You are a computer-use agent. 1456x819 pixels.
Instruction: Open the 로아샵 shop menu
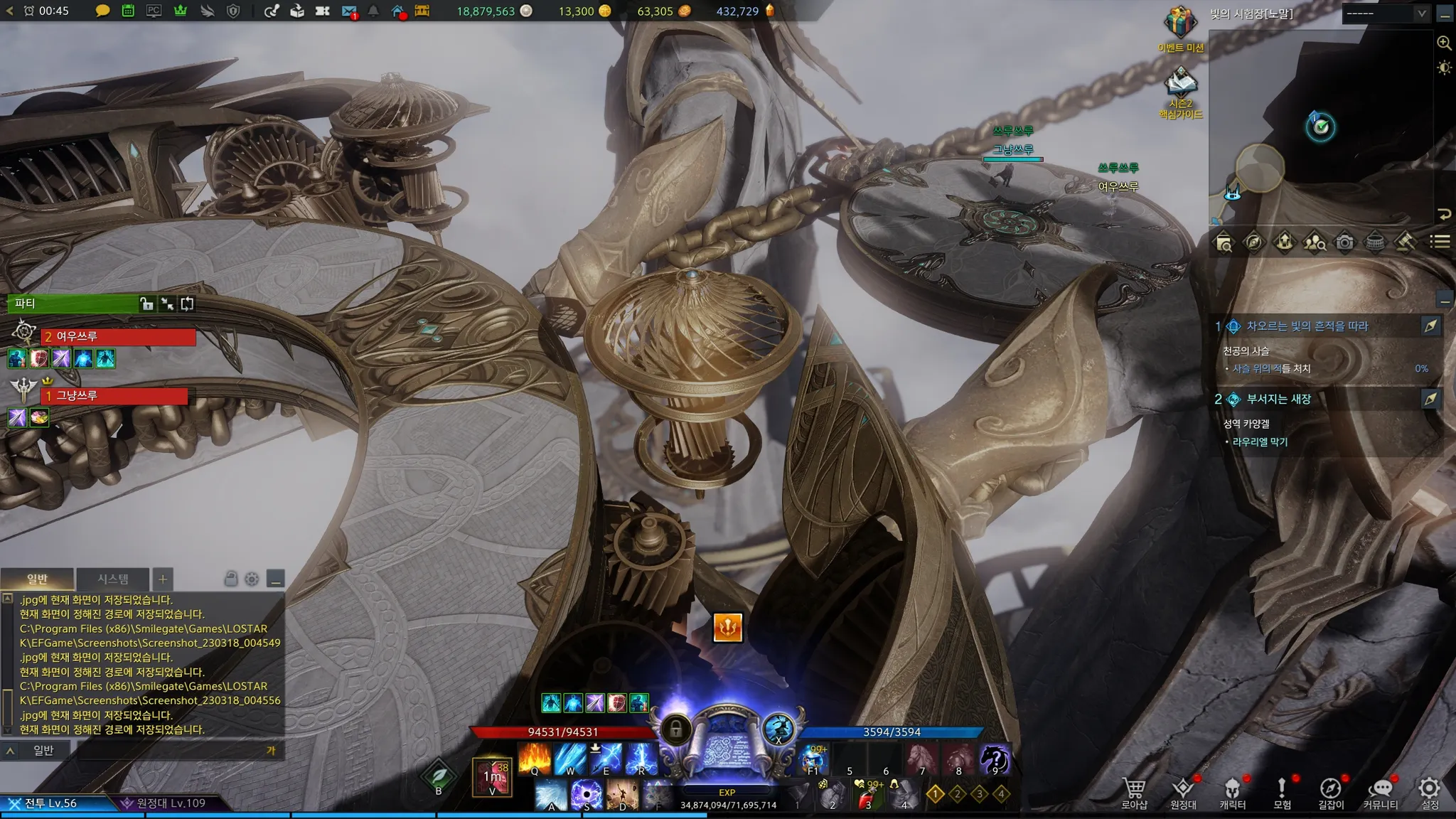click(x=1134, y=791)
